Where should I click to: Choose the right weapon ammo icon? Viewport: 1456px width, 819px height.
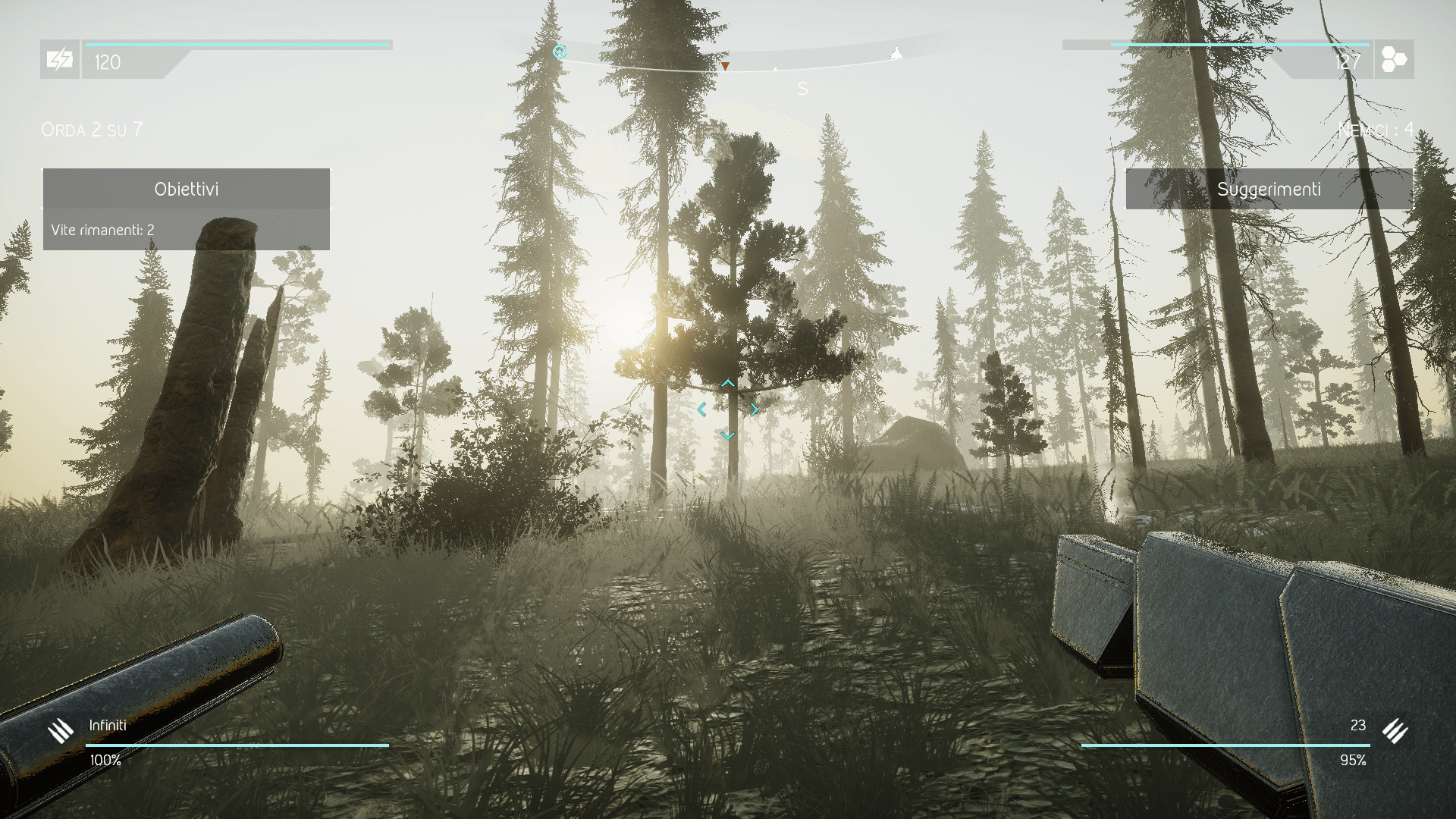pyautogui.click(x=1395, y=730)
